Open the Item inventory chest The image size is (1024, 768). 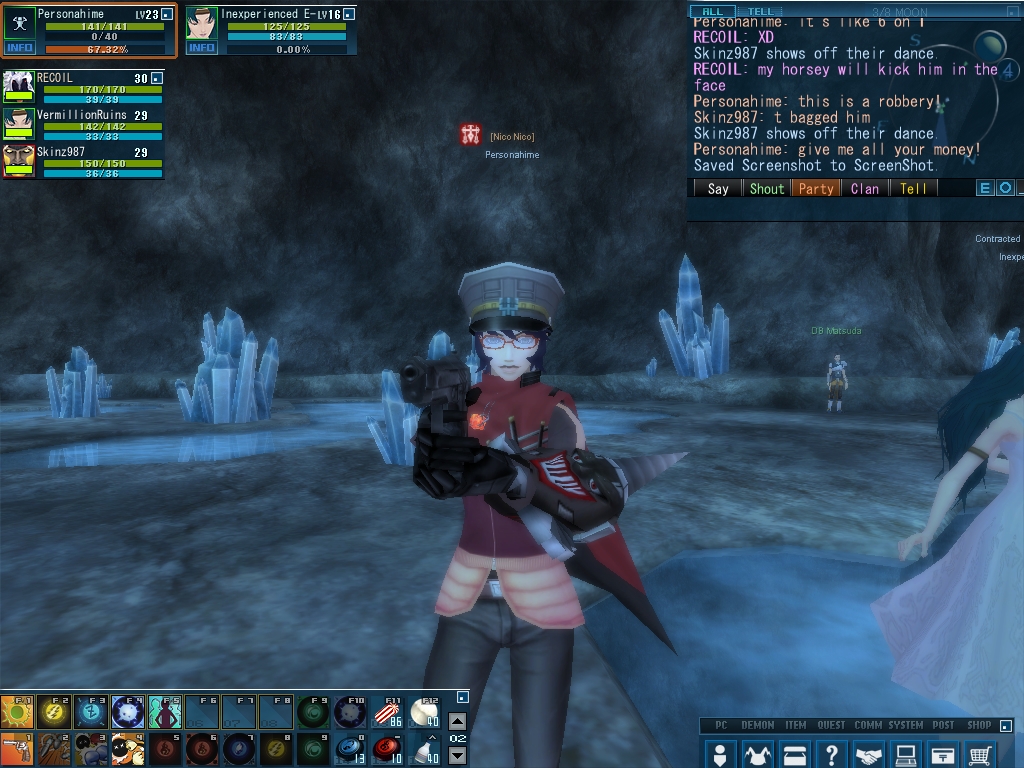(795, 754)
